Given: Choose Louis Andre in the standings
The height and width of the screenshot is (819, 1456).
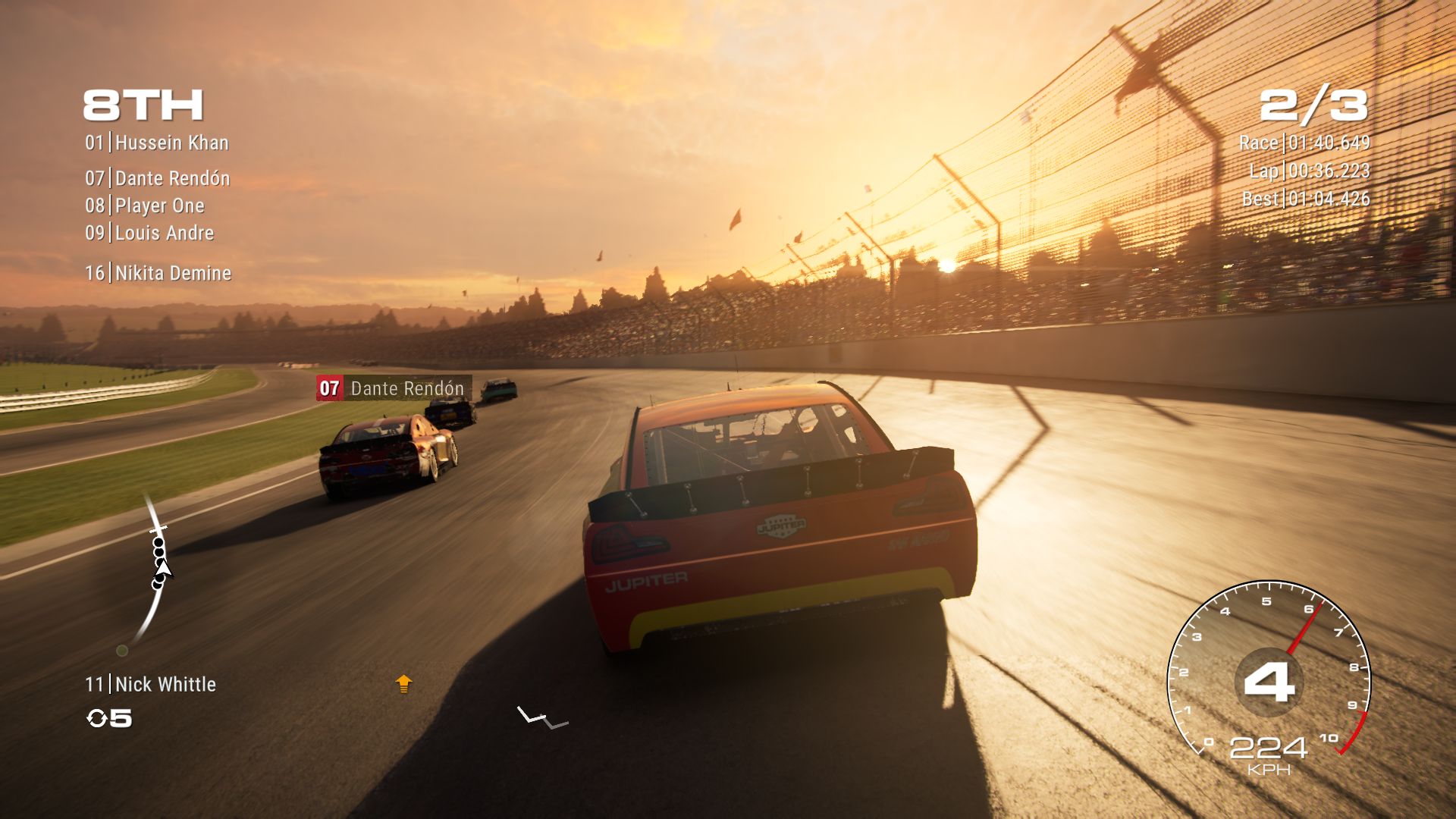Looking at the screenshot, I should tap(149, 233).
